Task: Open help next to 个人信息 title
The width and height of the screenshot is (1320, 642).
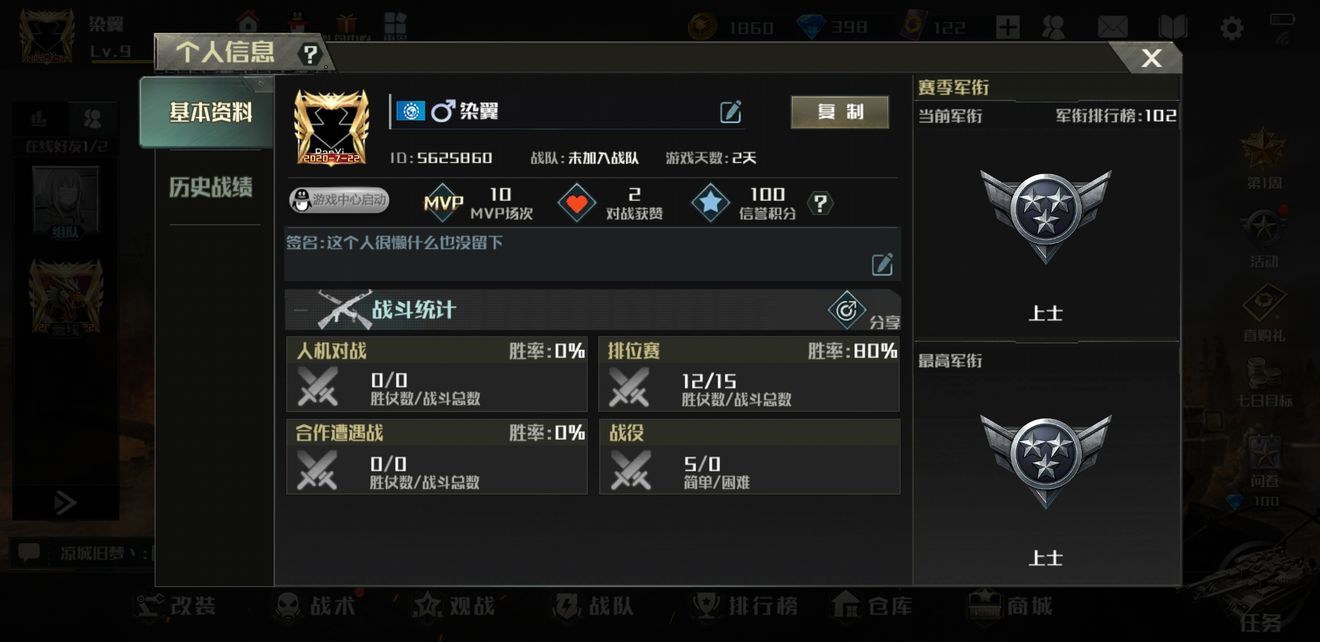Action: pos(311,55)
